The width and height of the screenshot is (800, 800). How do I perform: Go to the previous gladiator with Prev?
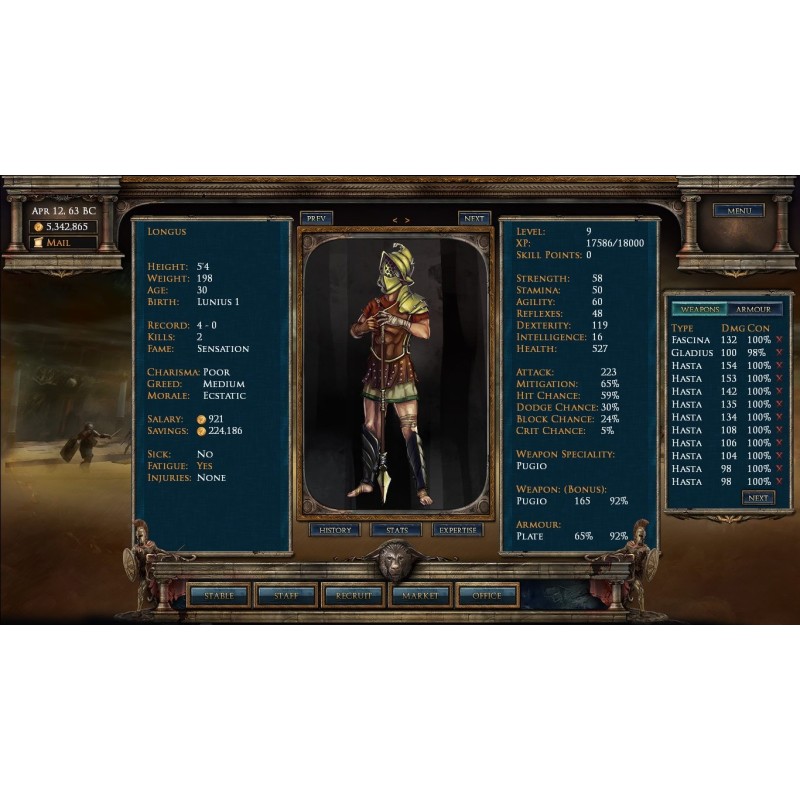point(316,218)
